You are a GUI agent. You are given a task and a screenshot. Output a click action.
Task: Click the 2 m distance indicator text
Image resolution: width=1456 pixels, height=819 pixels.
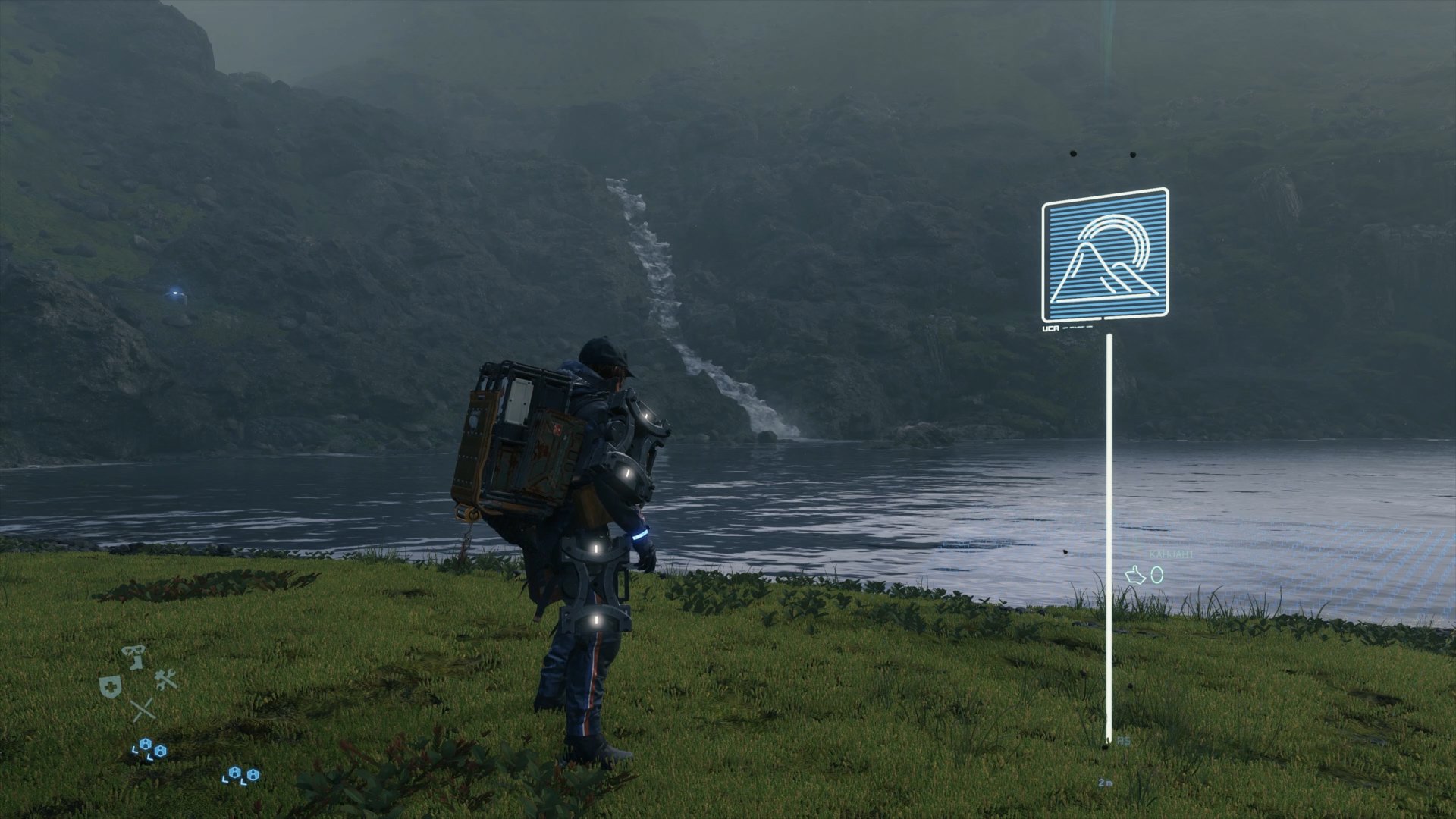(x=1106, y=783)
